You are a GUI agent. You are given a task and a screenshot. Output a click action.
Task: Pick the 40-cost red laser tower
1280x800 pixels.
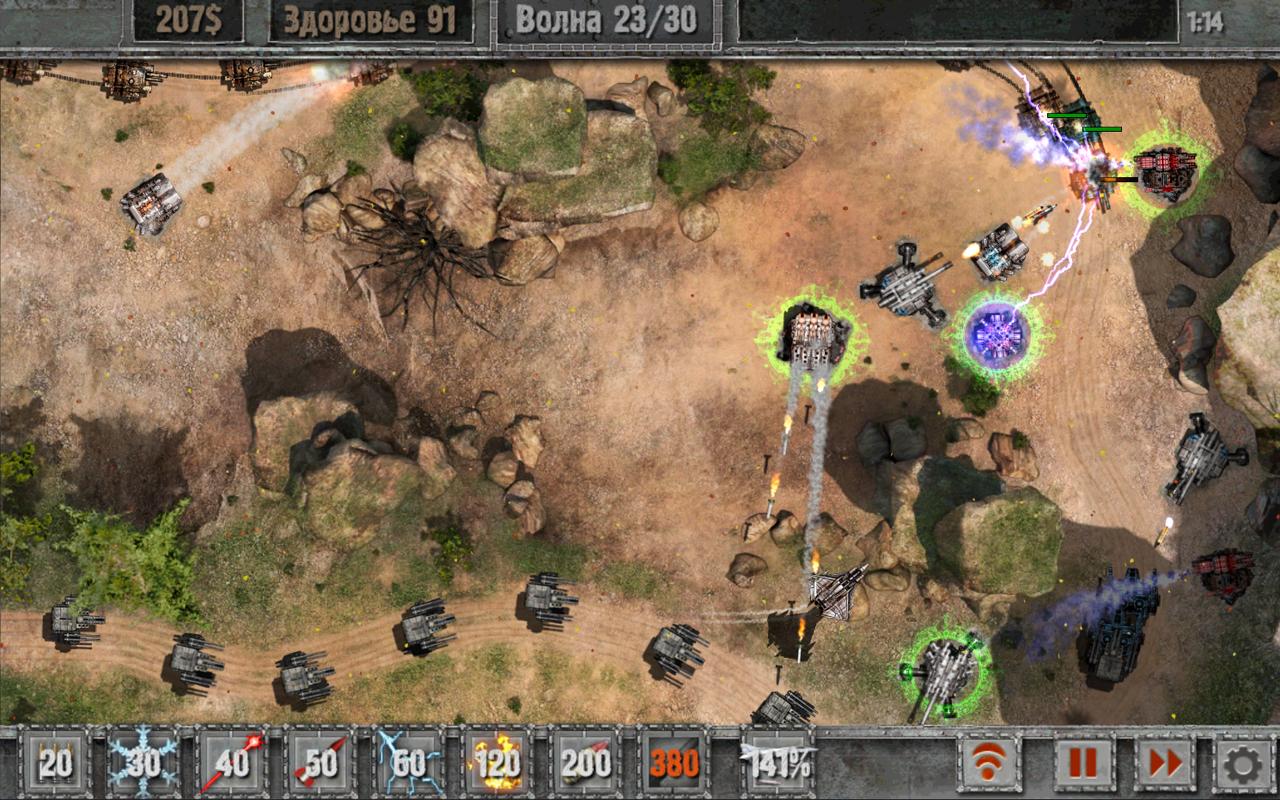232,764
